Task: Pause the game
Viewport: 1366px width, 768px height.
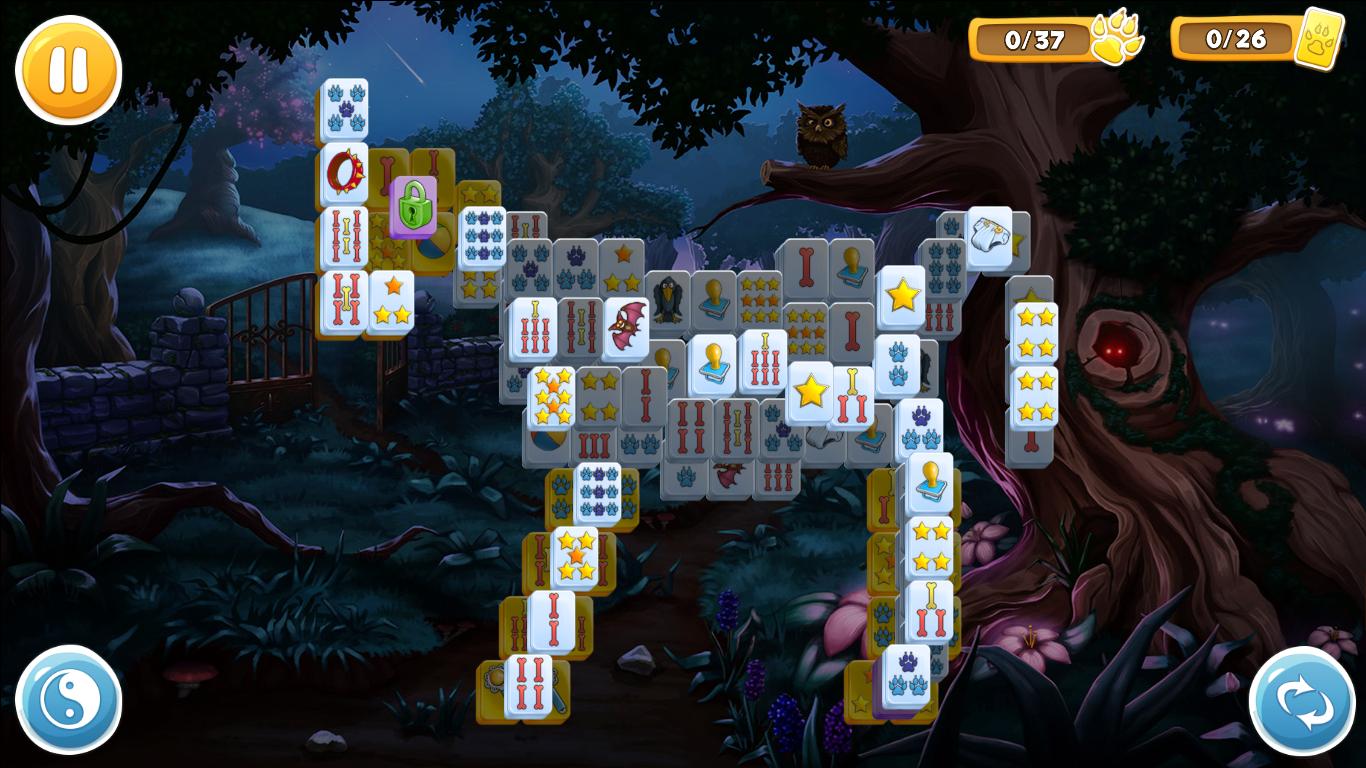Action: (66, 70)
